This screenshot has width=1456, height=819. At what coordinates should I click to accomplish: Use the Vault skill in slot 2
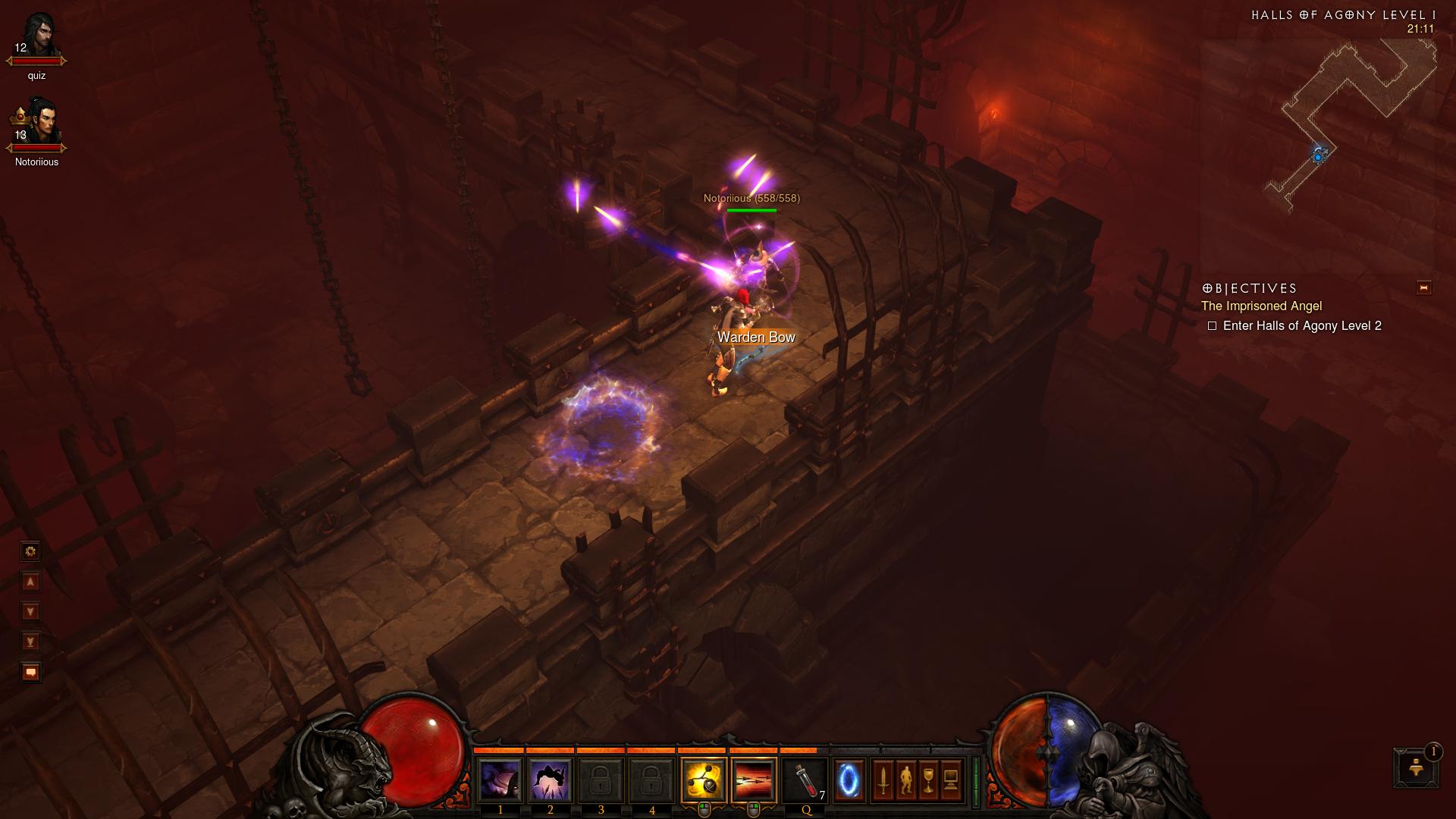[551, 780]
